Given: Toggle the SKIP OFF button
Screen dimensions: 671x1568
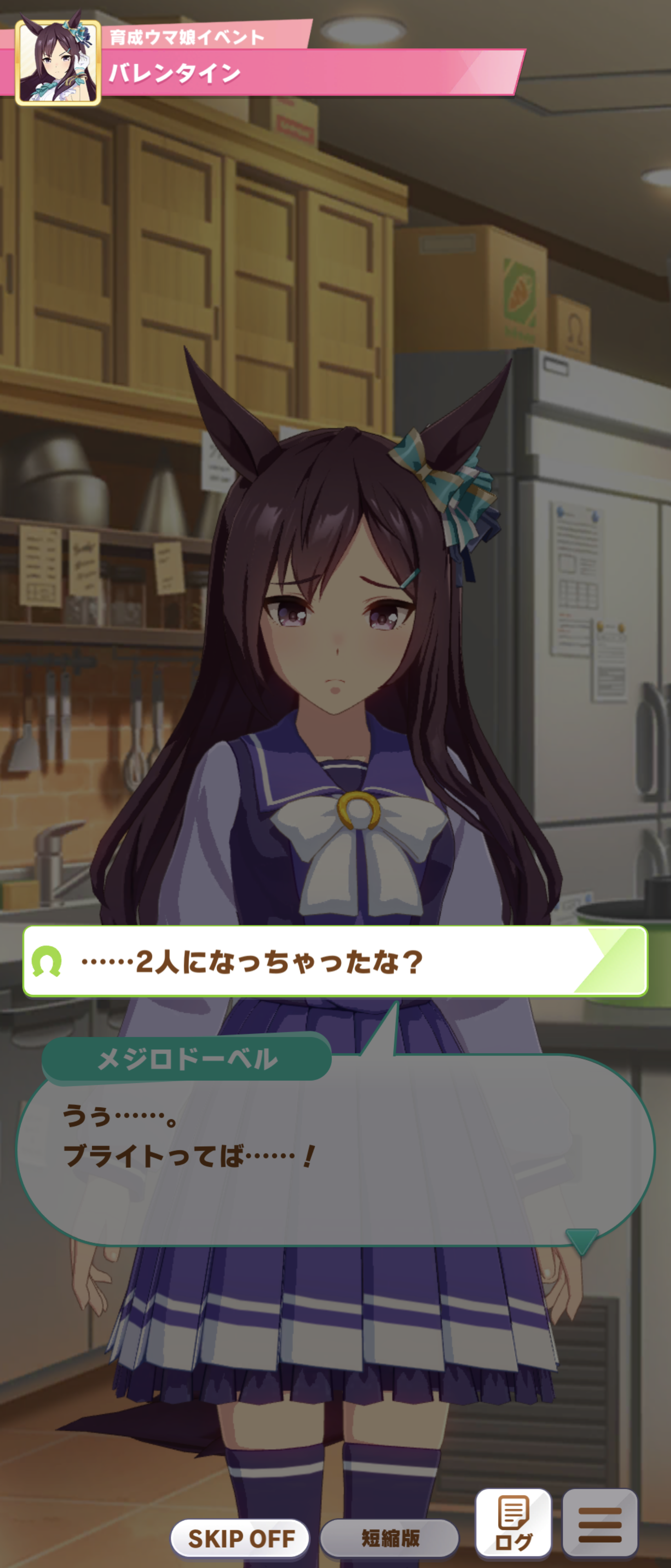Looking at the screenshot, I should 240,1538.
